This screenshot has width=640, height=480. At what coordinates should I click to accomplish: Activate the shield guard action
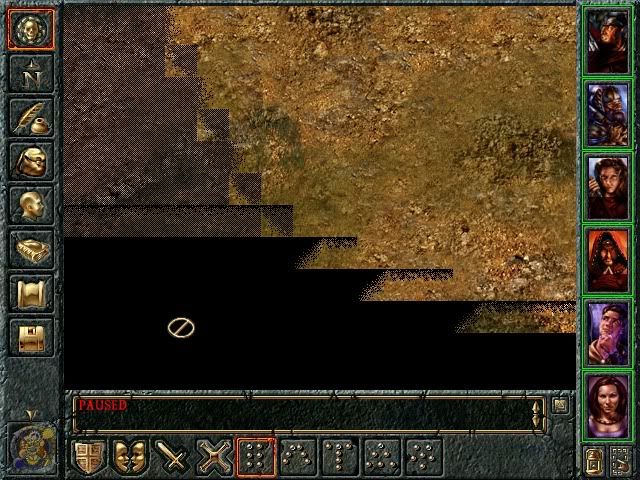coord(90,457)
